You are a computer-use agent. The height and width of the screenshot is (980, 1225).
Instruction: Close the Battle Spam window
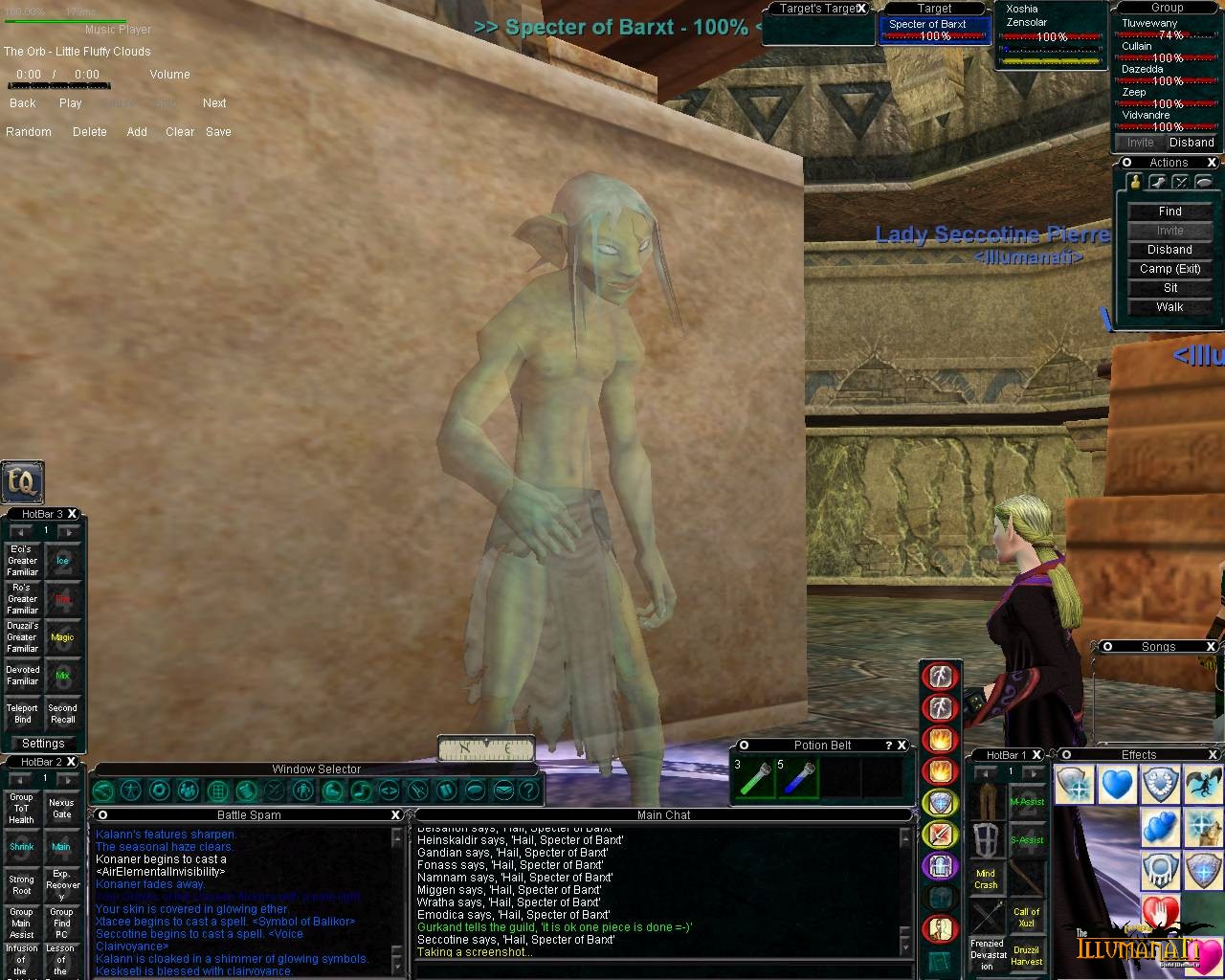click(395, 815)
